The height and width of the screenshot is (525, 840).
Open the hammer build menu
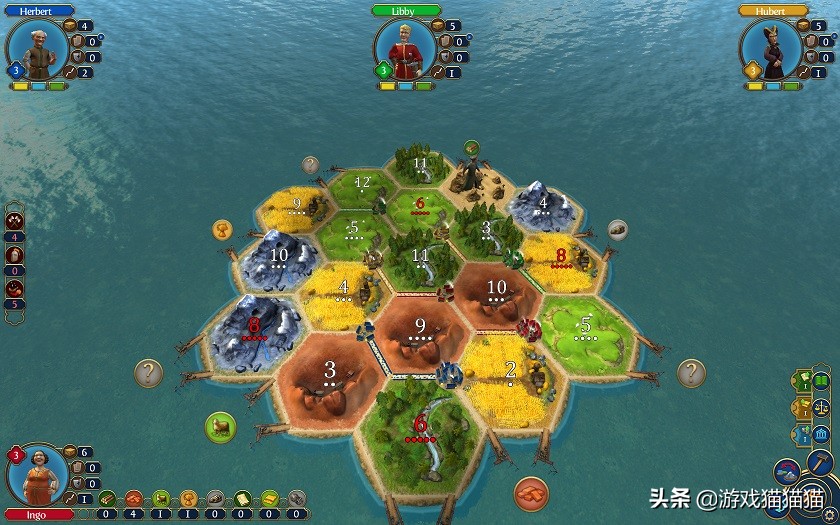click(x=820, y=463)
